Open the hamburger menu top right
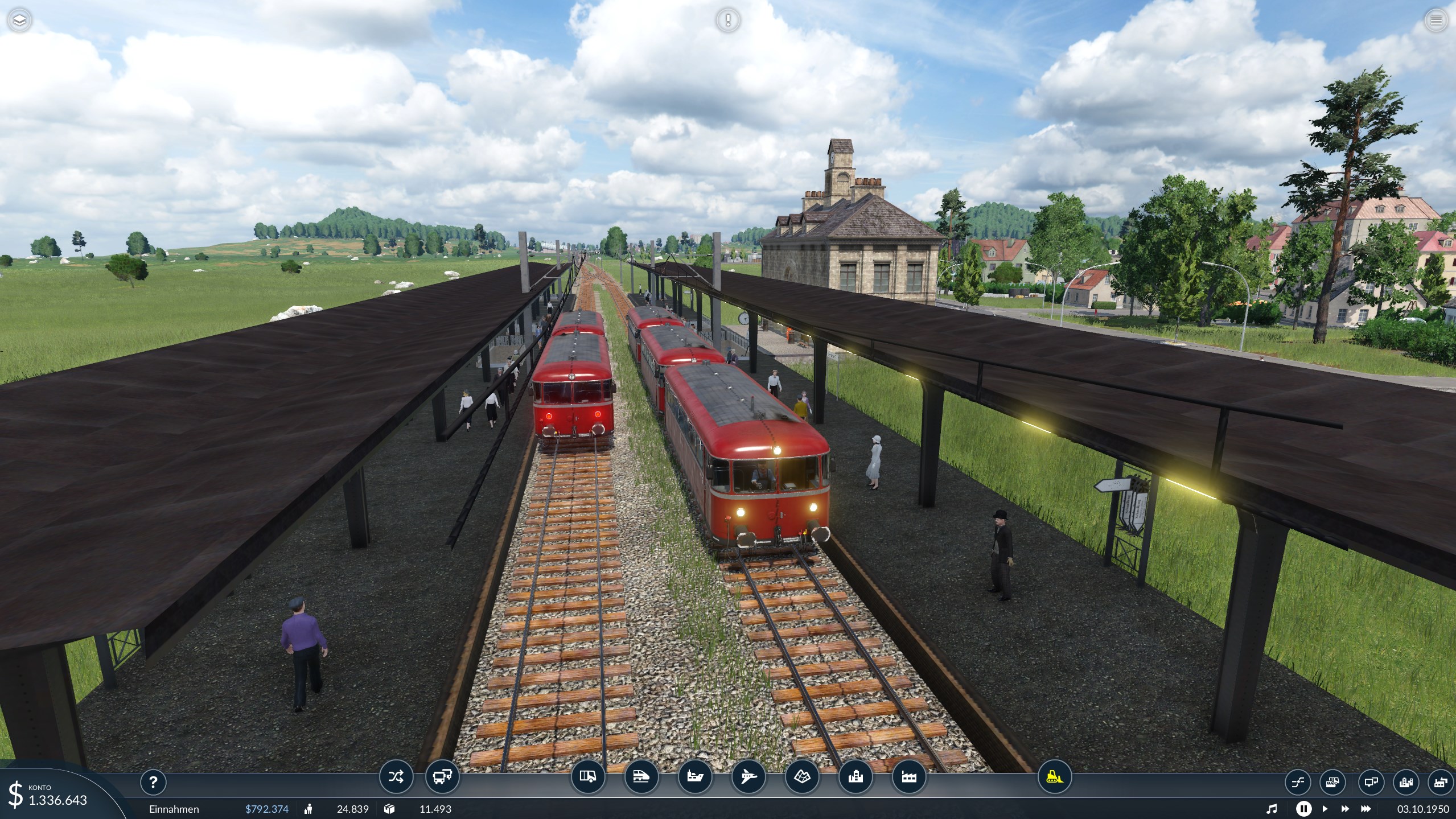The height and width of the screenshot is (819, 1456). pos(1437,20)
